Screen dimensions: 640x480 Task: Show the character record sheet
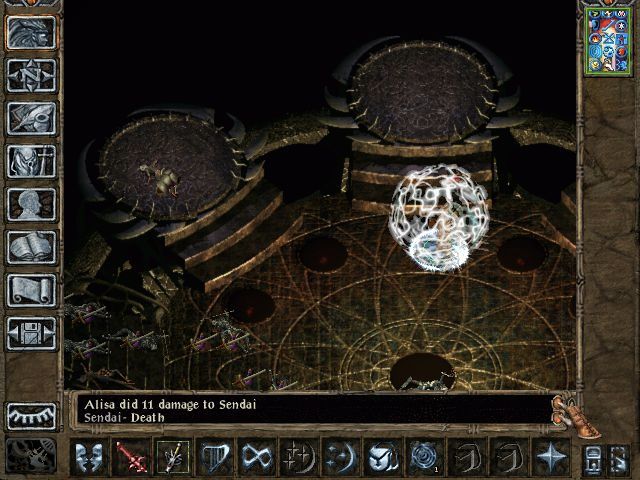(x=31, y=204)
